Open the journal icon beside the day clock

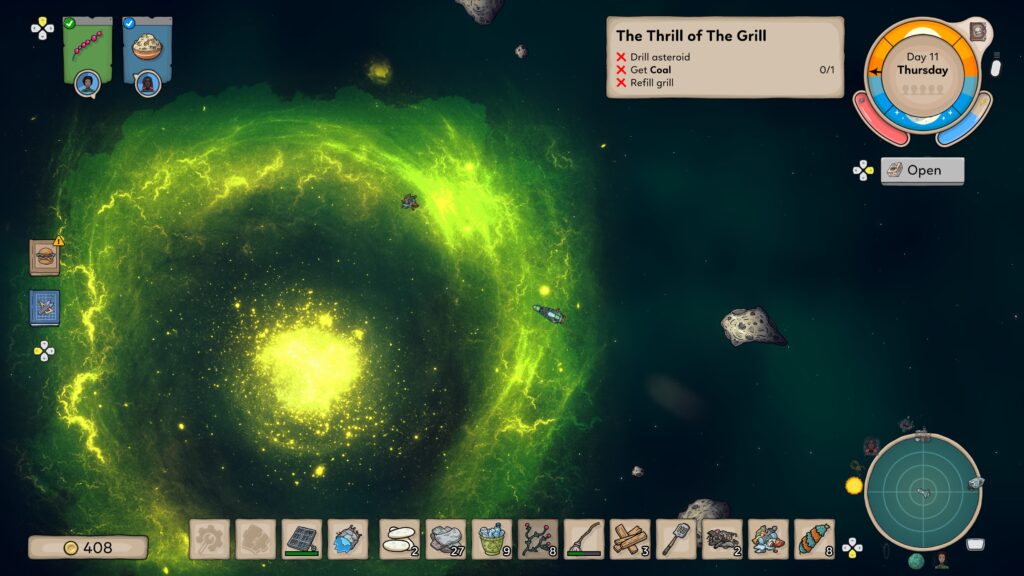coord(979,32)
